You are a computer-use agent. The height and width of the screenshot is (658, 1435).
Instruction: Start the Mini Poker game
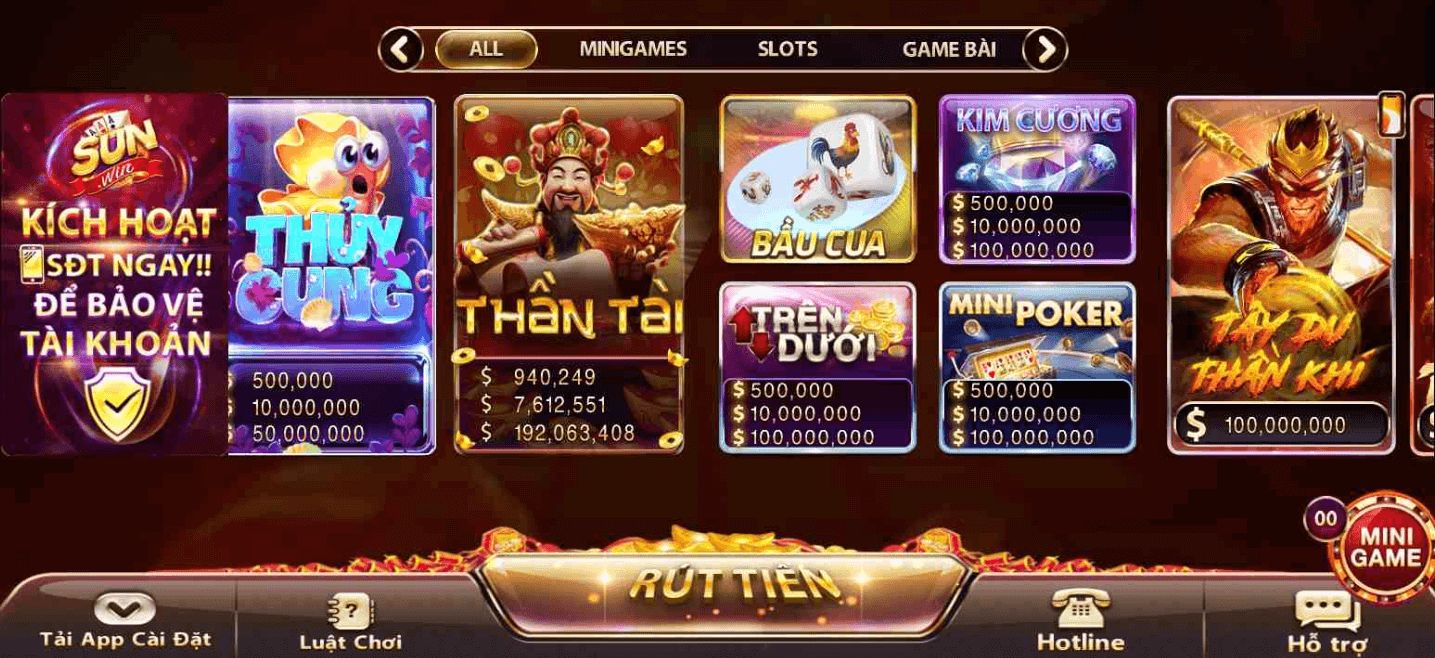point(1037,366)
